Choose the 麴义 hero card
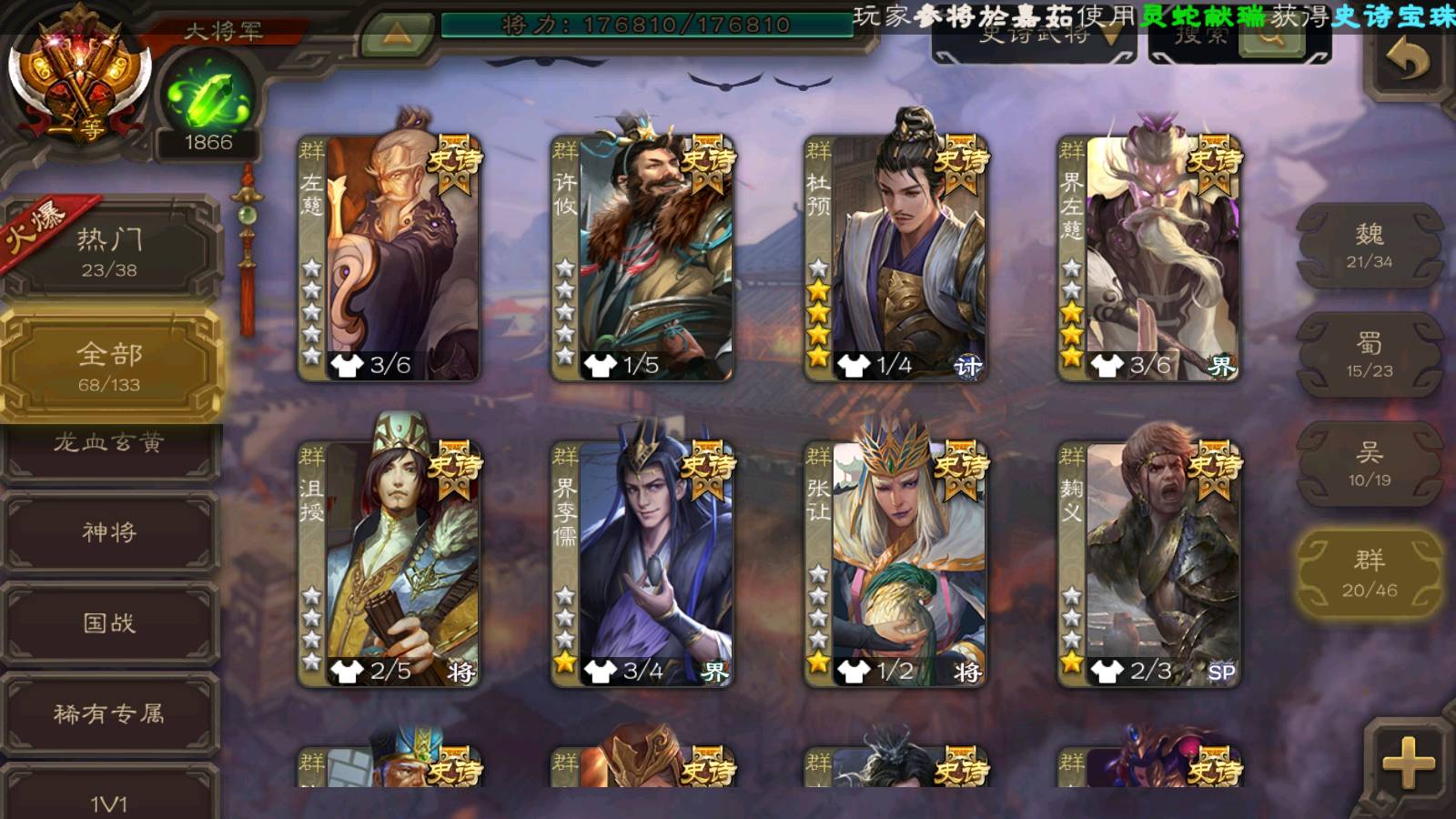1456x819 pixels. point(1149,563)
